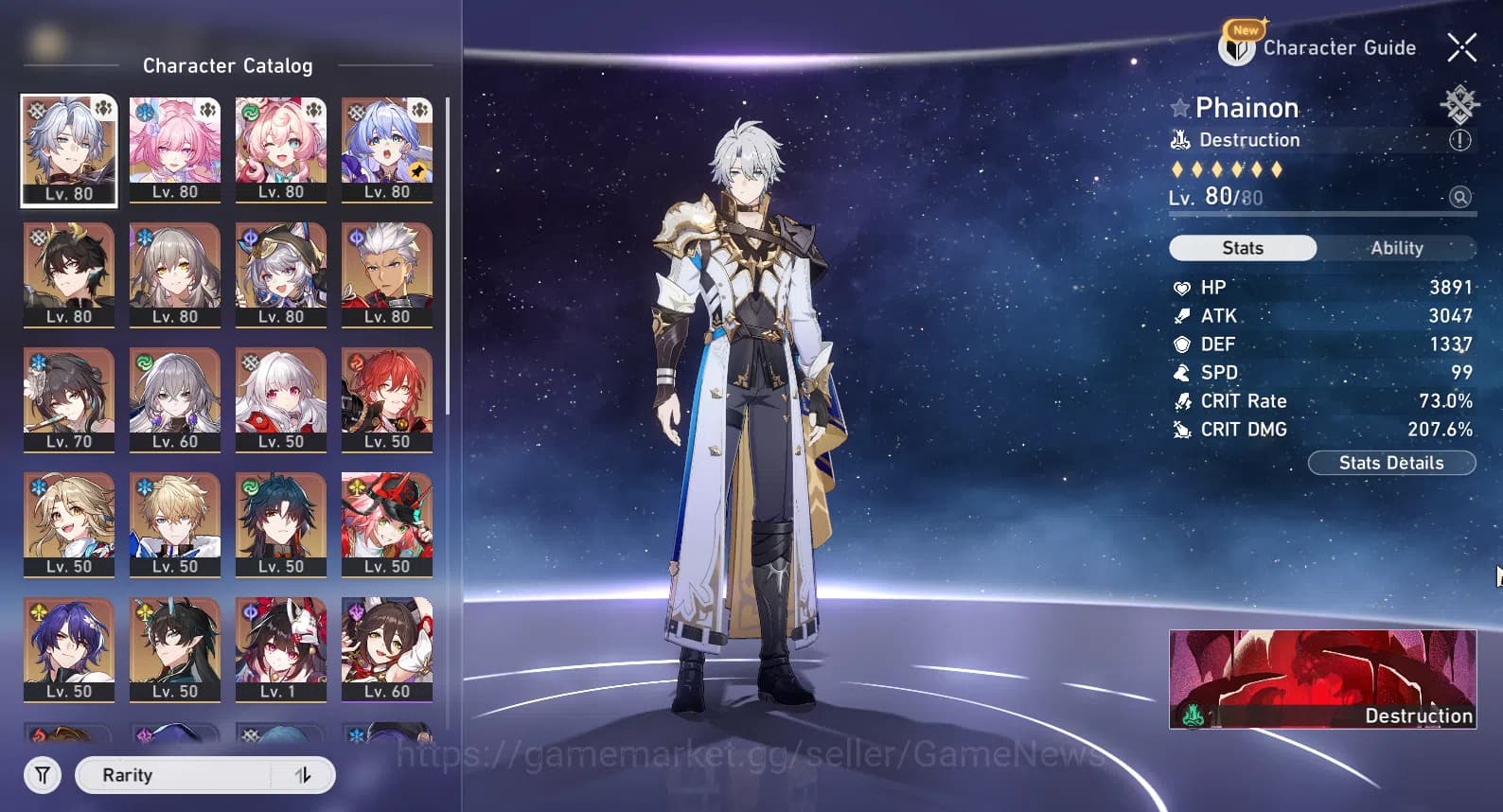Click the filter funnel icon
1503x812 pixels.
coord(42,774)
